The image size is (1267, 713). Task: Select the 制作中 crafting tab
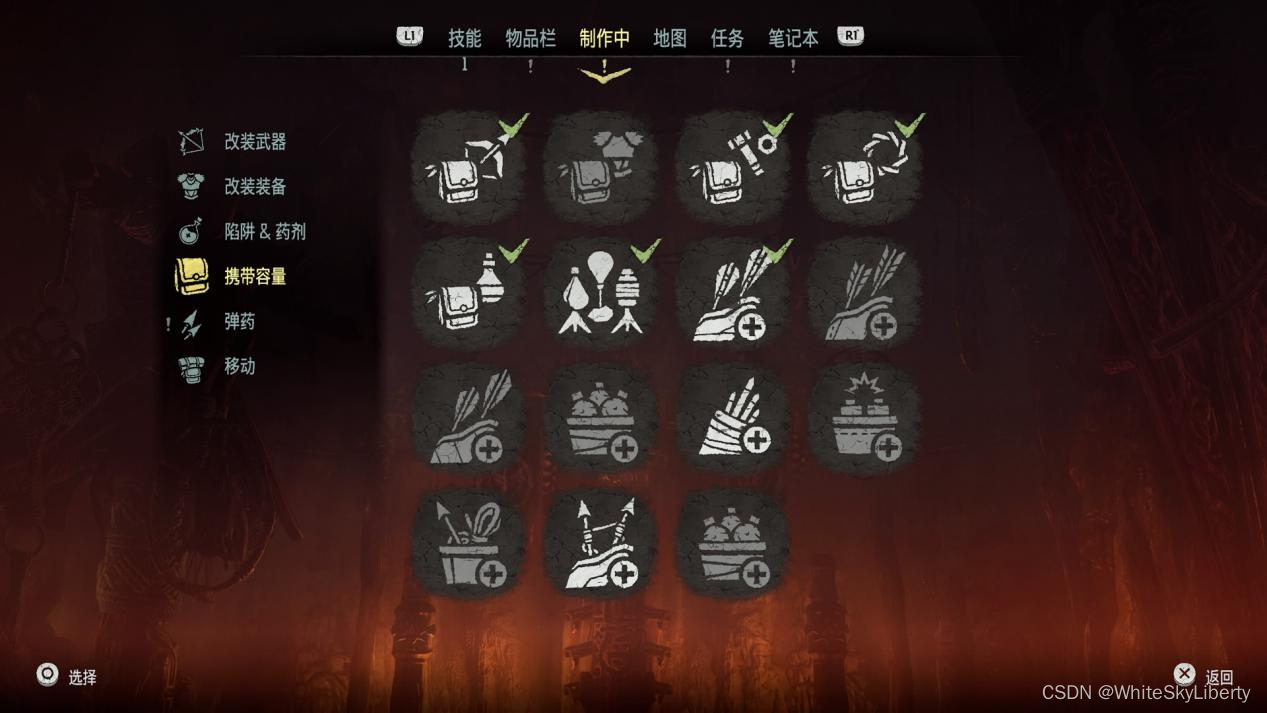click(x=604, y=38)
